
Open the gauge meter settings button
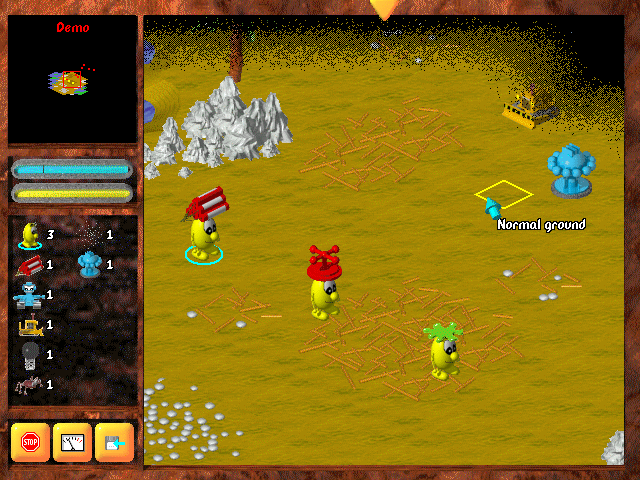tap(72, 442)
